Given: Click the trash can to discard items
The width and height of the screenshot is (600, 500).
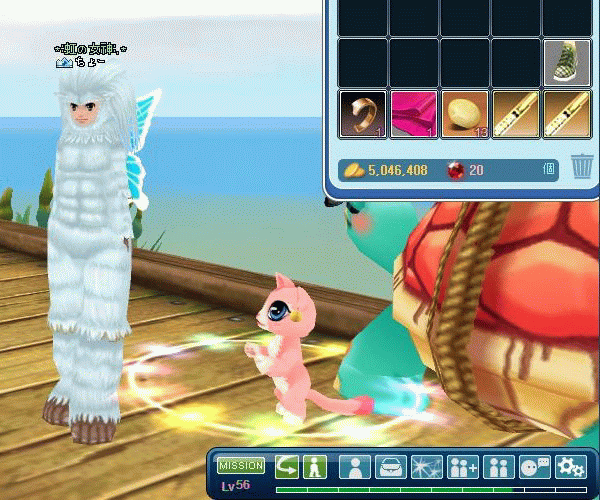Looking at the screenshot, I should click(582, 167).
